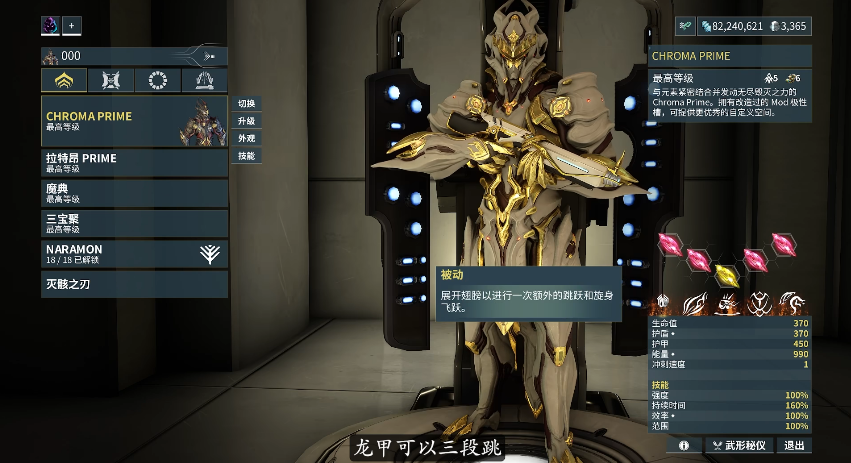Open the platinum market icon beside credits
851x463 pixels.
685,26
